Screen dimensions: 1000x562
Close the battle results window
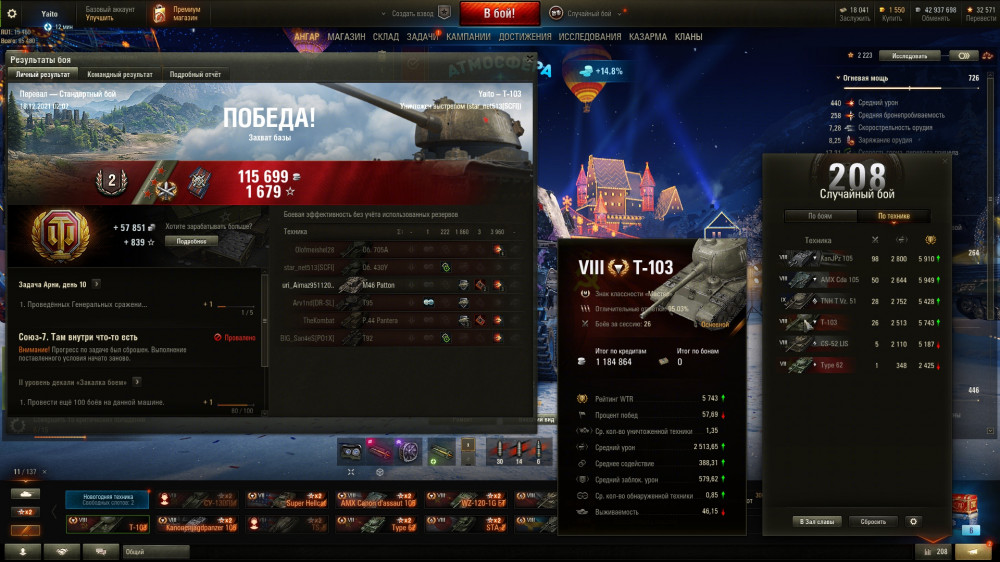529,59
